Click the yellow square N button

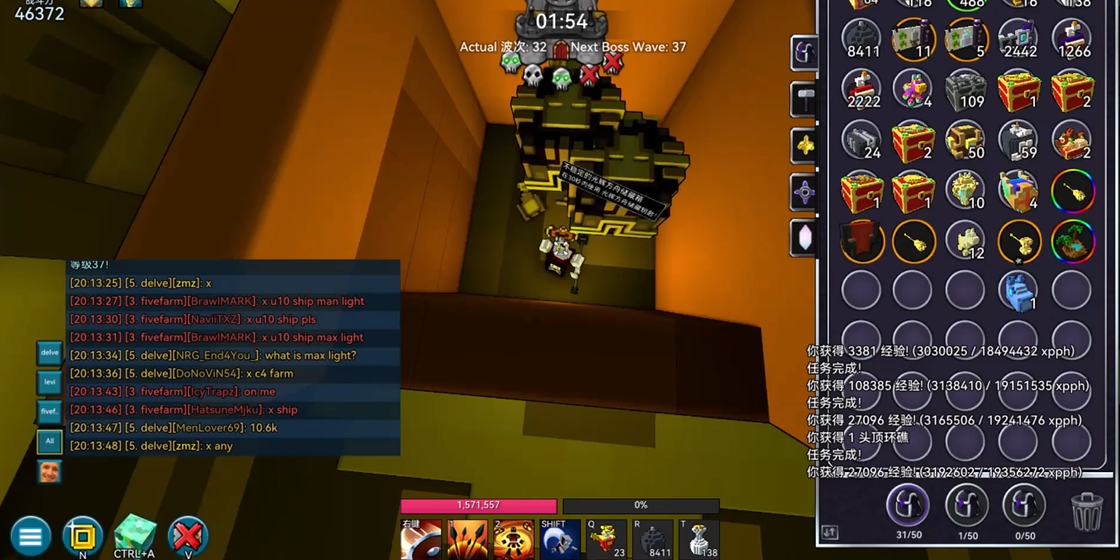pyautogui.click(x=82, y=536)
